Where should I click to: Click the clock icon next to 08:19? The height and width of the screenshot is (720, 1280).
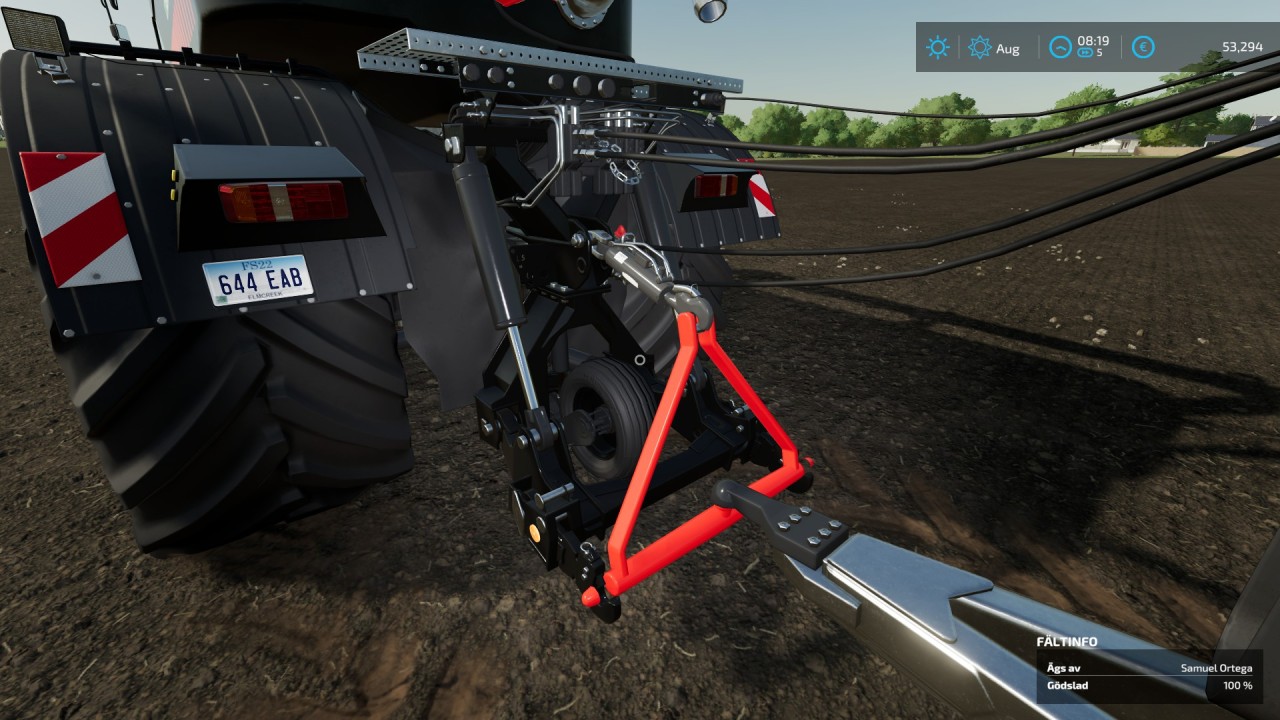pos(1058,47)
